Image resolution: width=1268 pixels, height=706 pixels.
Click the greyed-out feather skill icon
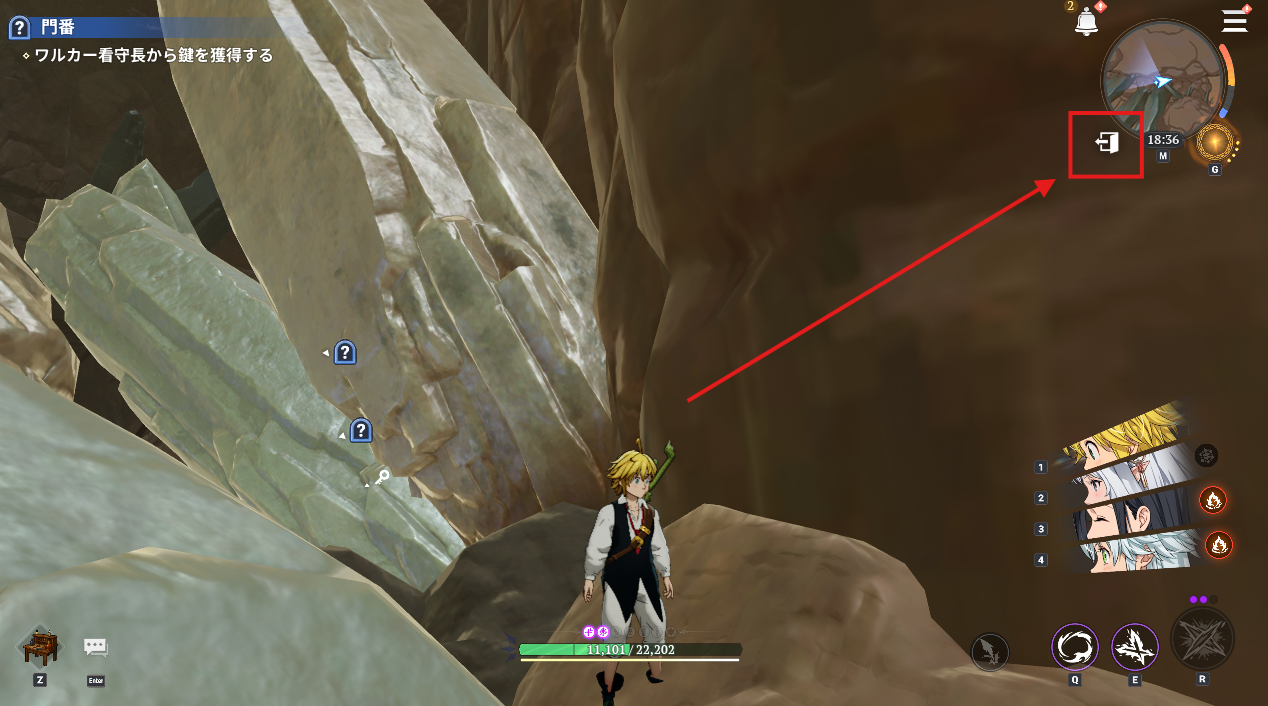coord(990,653)
